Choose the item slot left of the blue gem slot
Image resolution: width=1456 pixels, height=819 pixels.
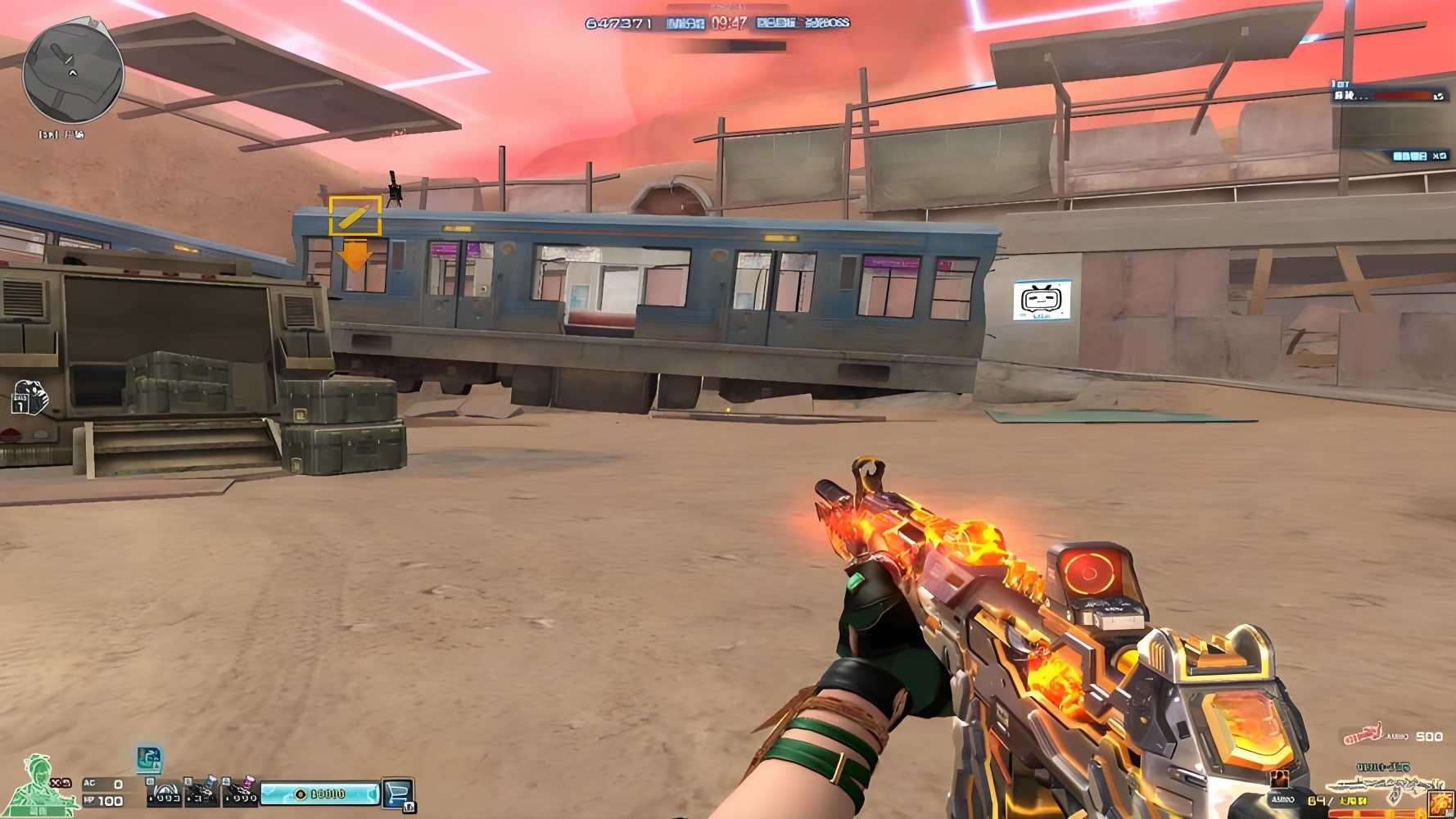tap(165, 792)
